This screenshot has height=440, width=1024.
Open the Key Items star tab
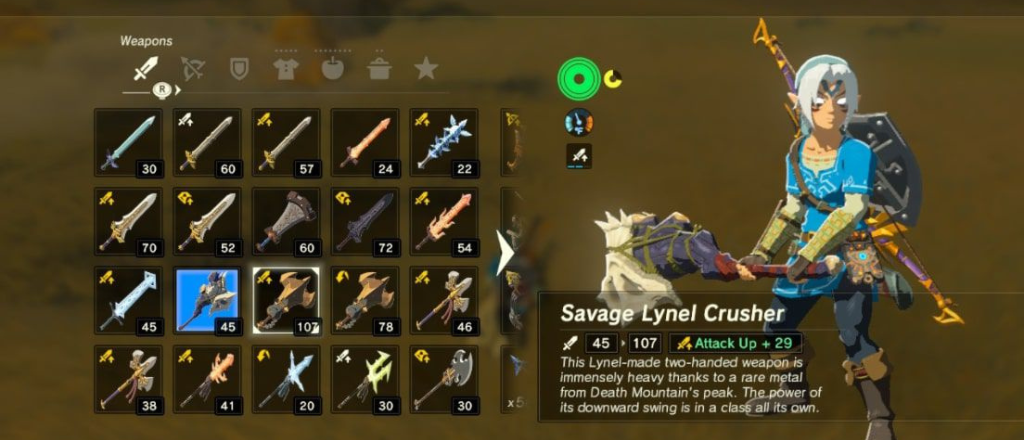426,68
